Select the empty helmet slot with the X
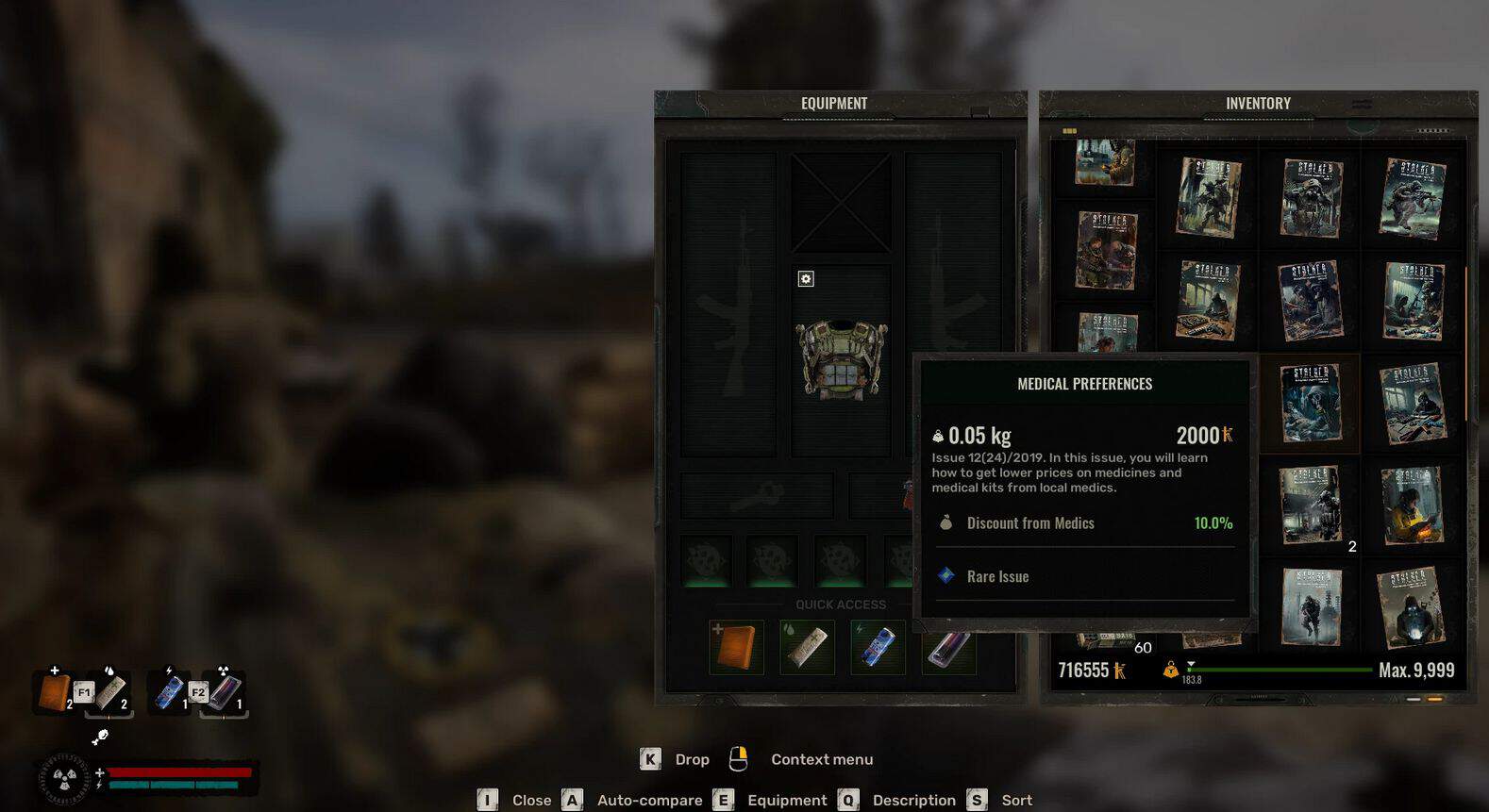The image size is (1489, 812). pos(841,202)
